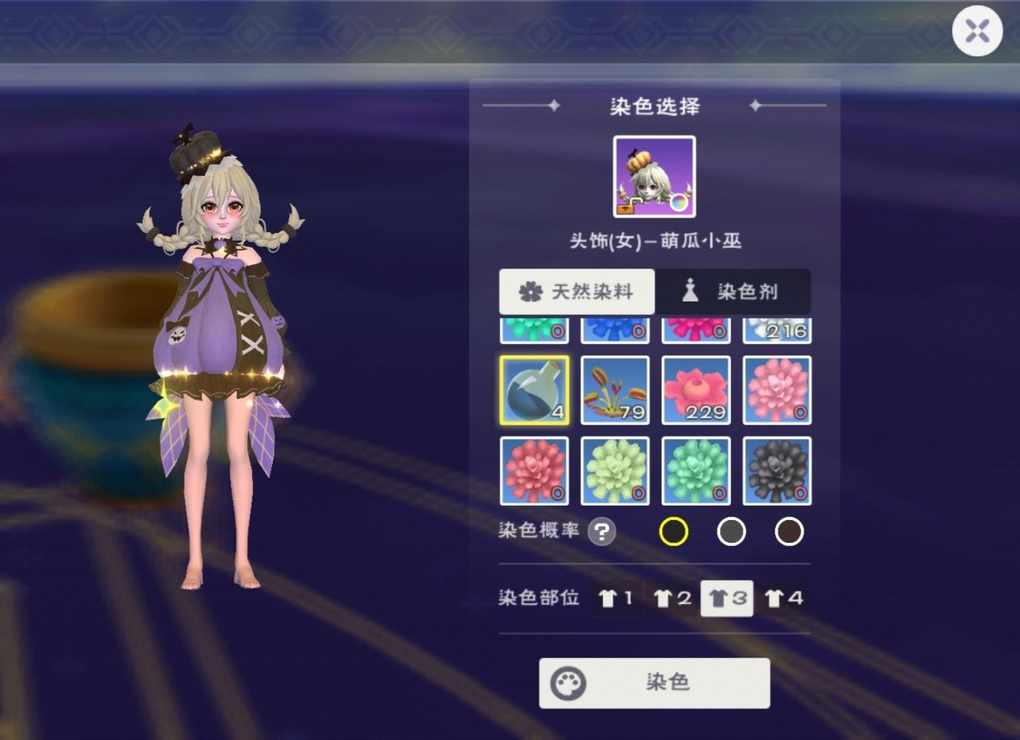
Task: Click the 萌瓜小巫 headwear item thumbnail
Action: [654, 177]
